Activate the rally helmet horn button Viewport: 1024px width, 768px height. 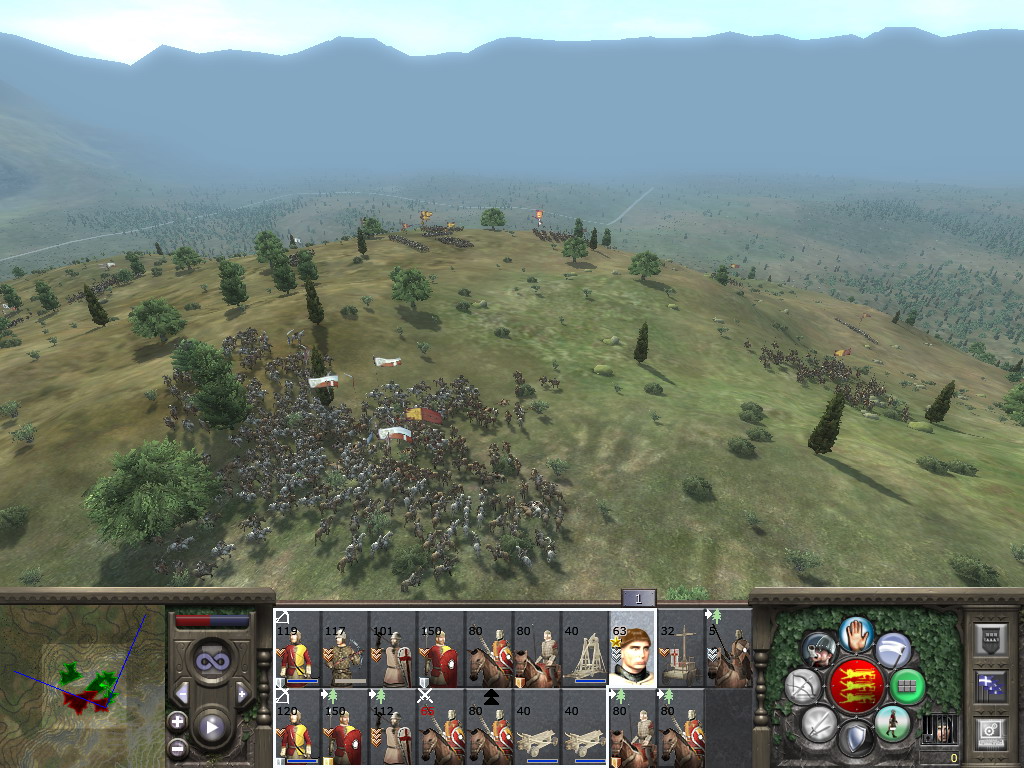pyautogui.click(x=819, y=650)
